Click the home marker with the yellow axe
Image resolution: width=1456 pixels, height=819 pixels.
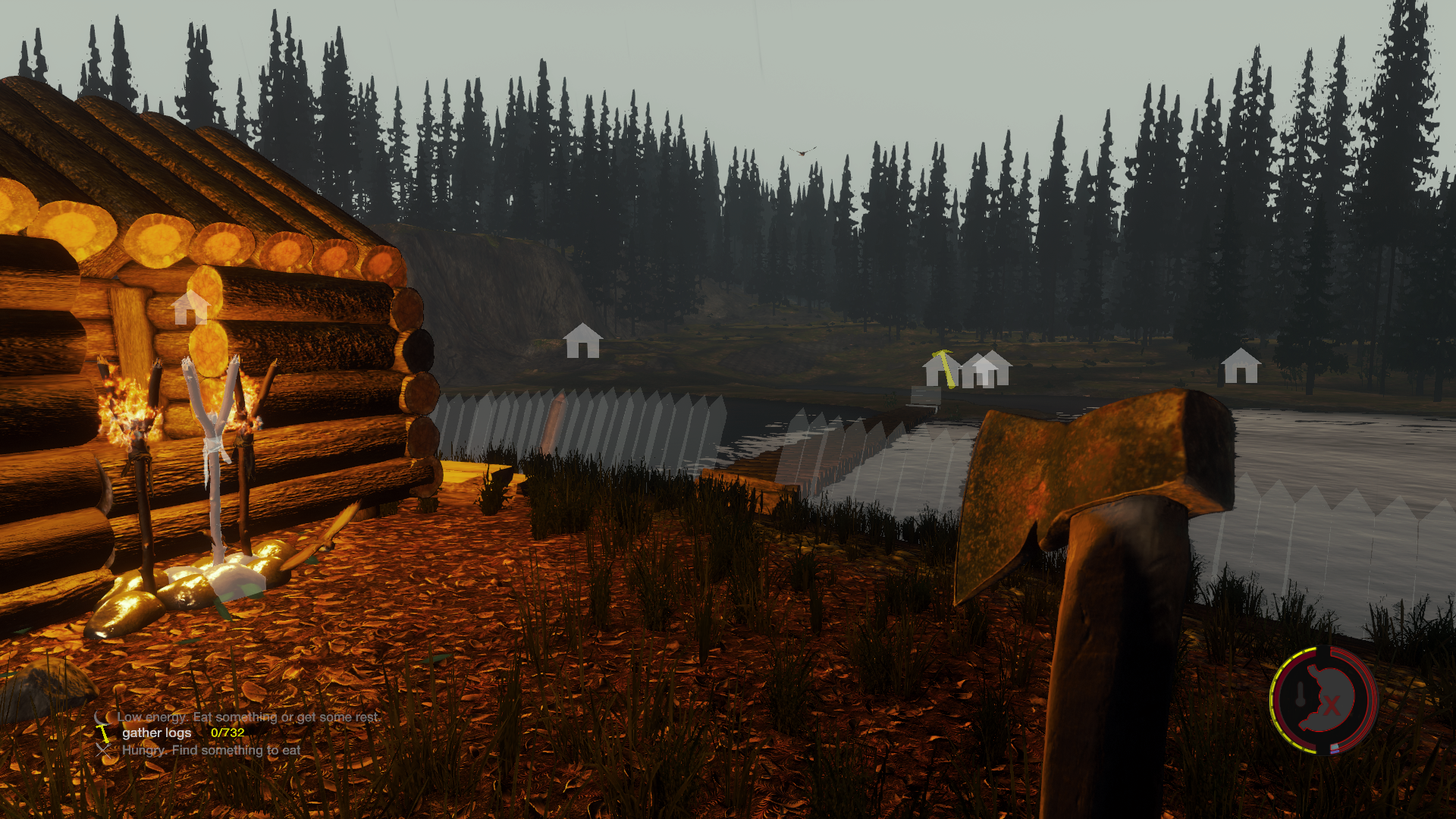940,369
